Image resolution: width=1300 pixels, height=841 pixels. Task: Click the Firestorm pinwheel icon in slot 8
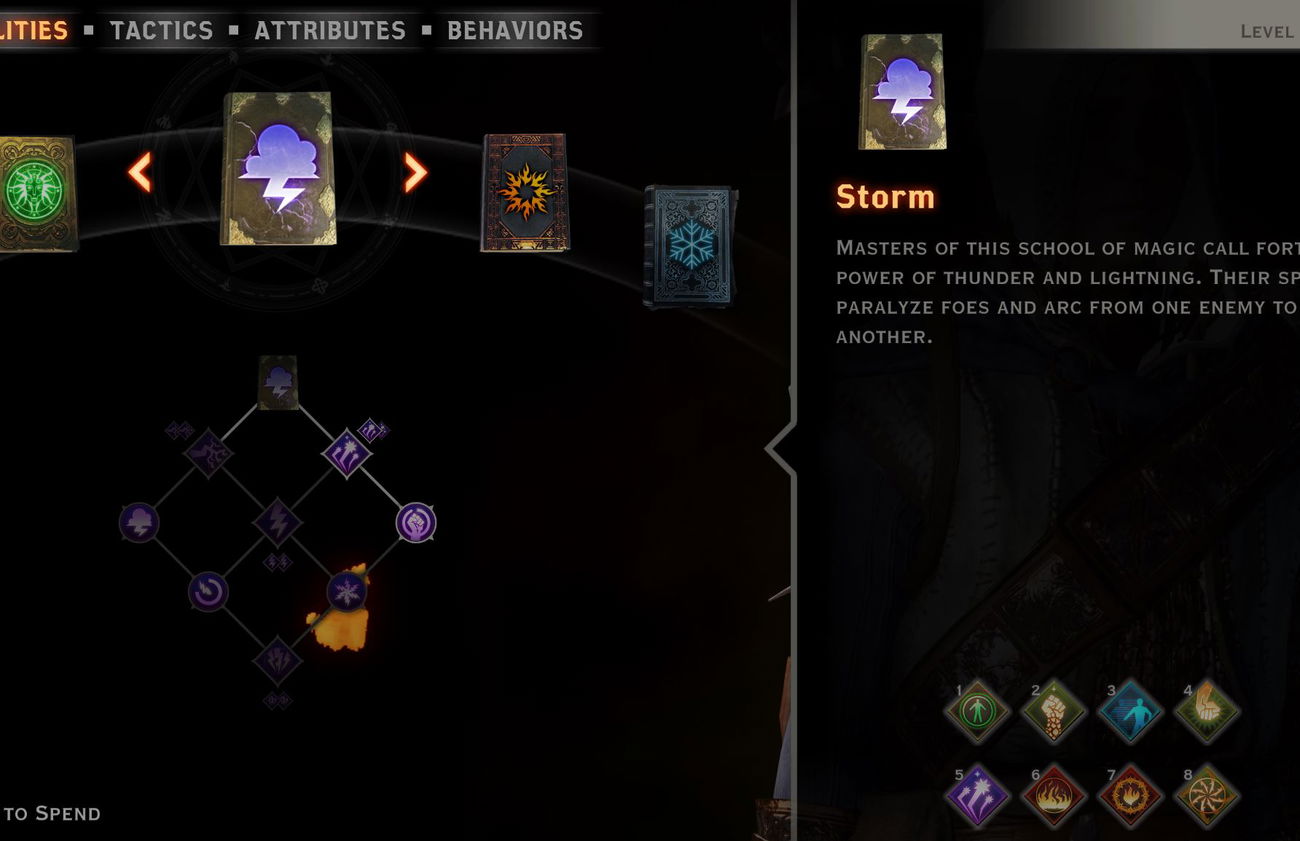pyautogui.click(x=1207, y=797)
